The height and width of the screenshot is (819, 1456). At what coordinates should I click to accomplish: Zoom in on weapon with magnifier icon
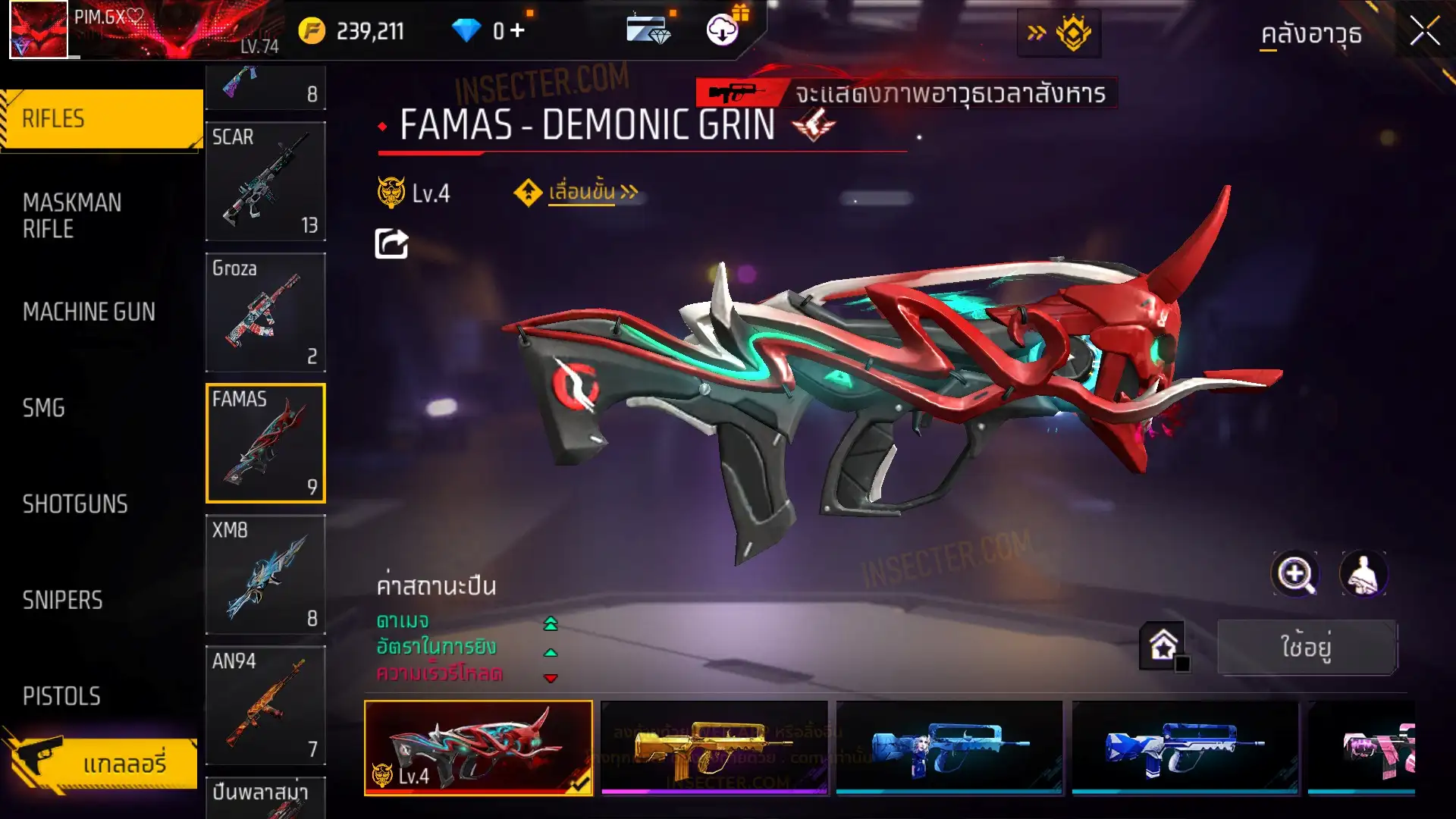[1294, 574]
